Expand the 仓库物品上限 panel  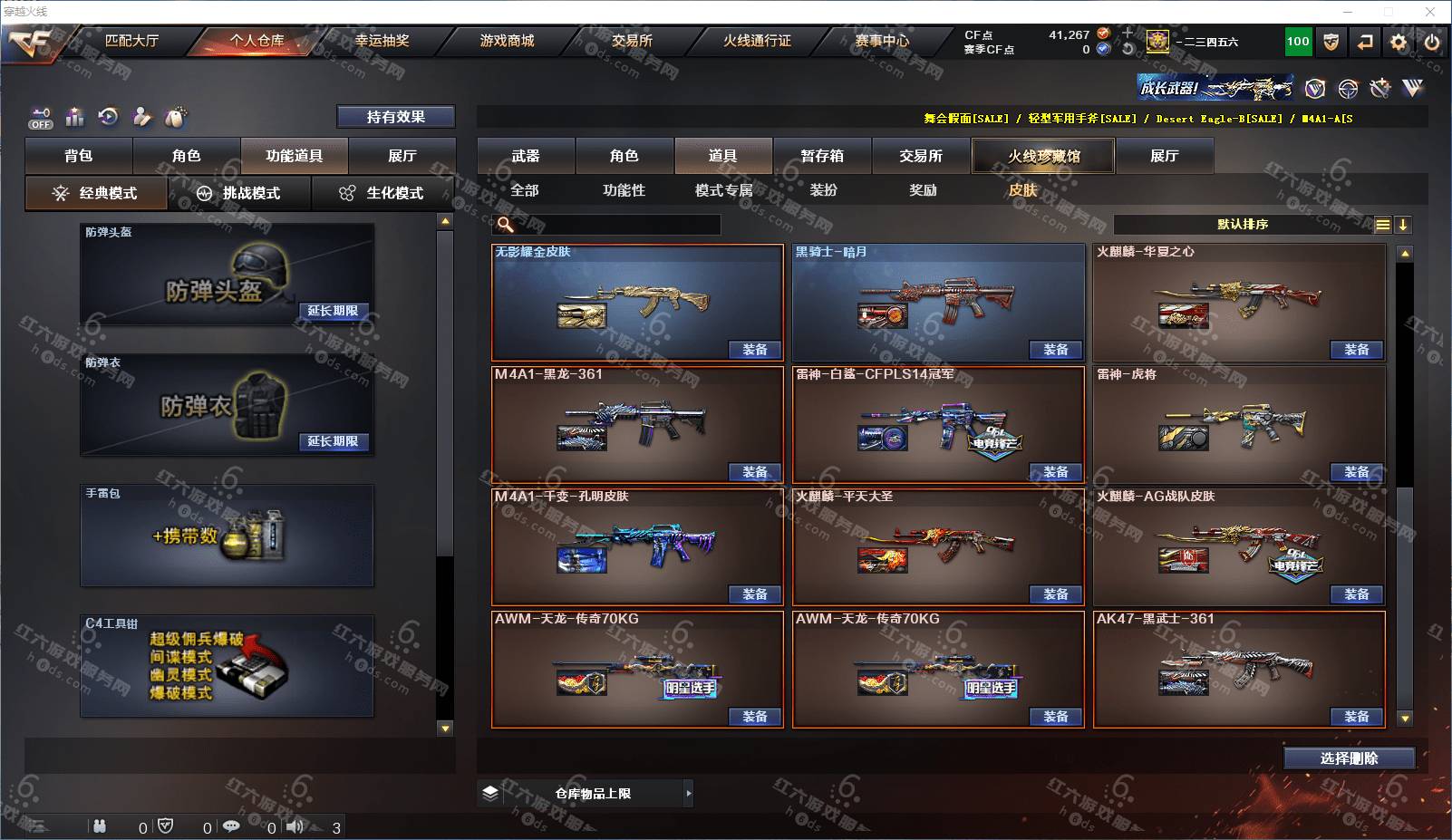point(689,794)
